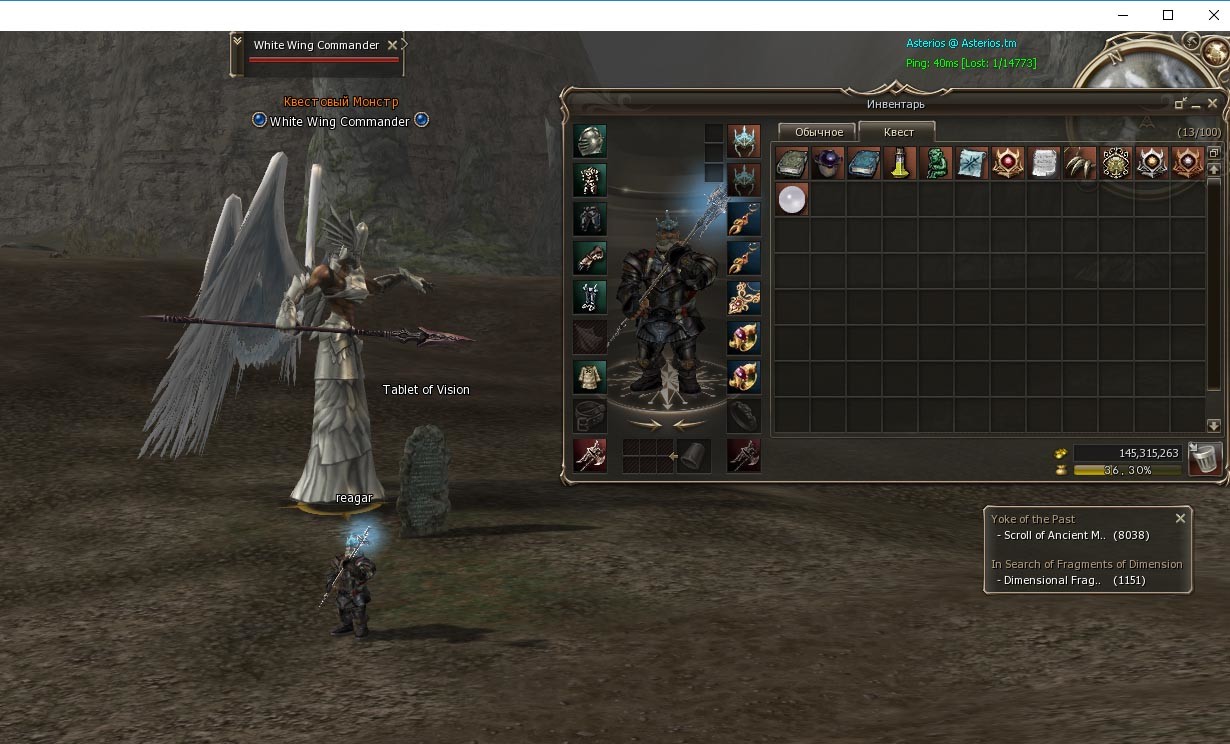The height and width of the screenshot is (744, 1230).
Task: Open the inventory trash can
Action: [x=1205, y=459]
